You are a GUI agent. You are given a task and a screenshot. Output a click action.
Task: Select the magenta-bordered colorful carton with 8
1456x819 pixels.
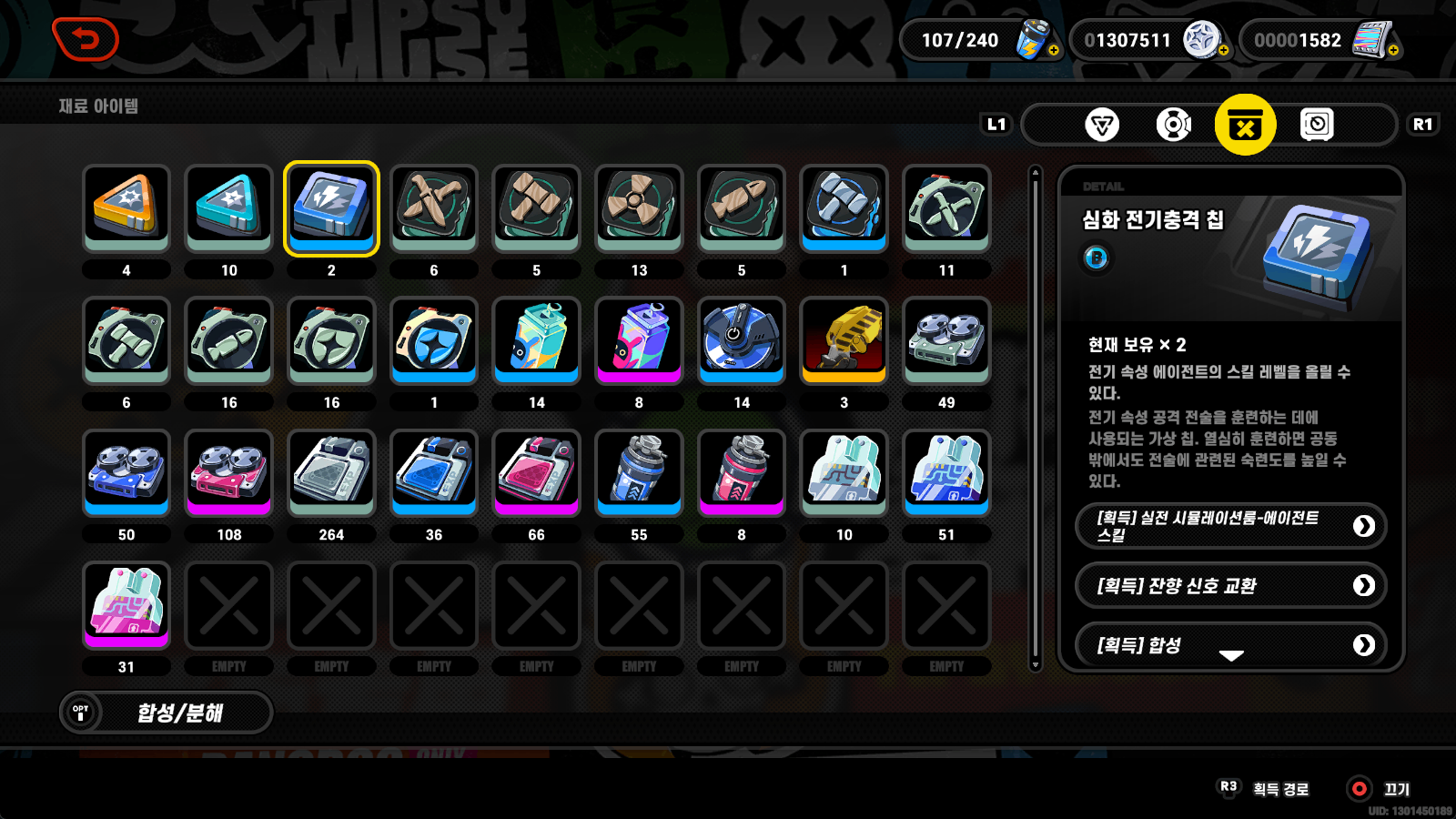(639, 340)
